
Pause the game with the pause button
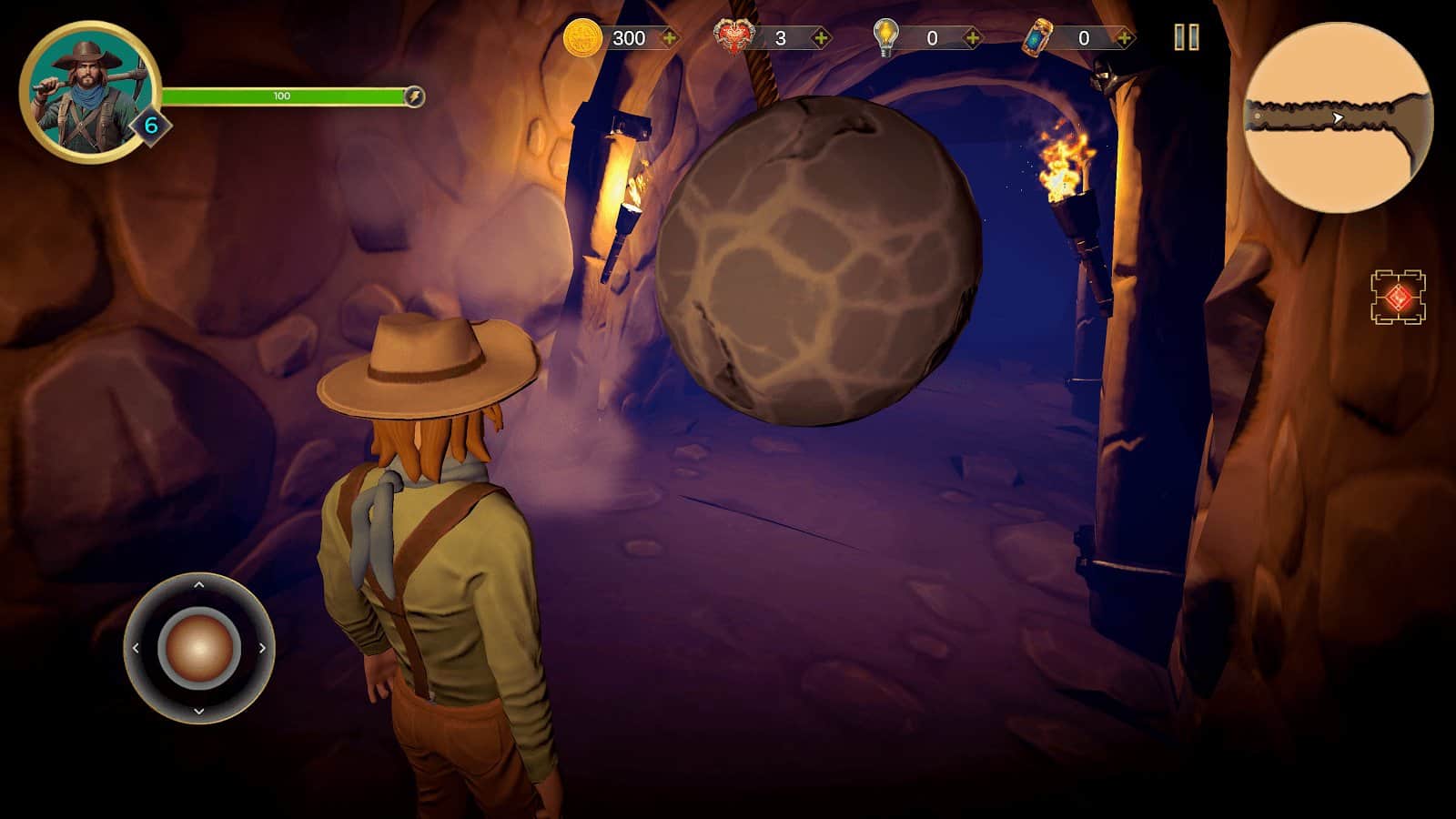[1186, 37]
